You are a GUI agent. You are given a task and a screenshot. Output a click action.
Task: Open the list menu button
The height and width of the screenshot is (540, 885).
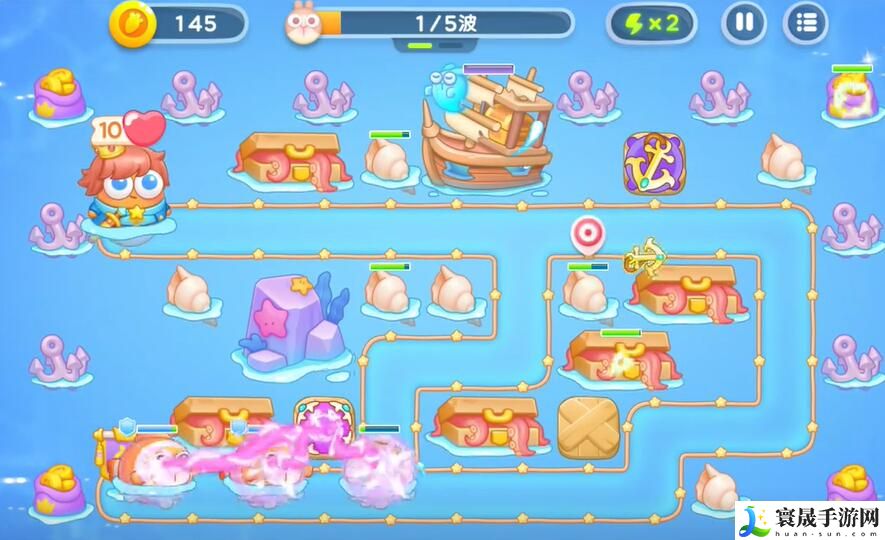(x=805, y=22)
